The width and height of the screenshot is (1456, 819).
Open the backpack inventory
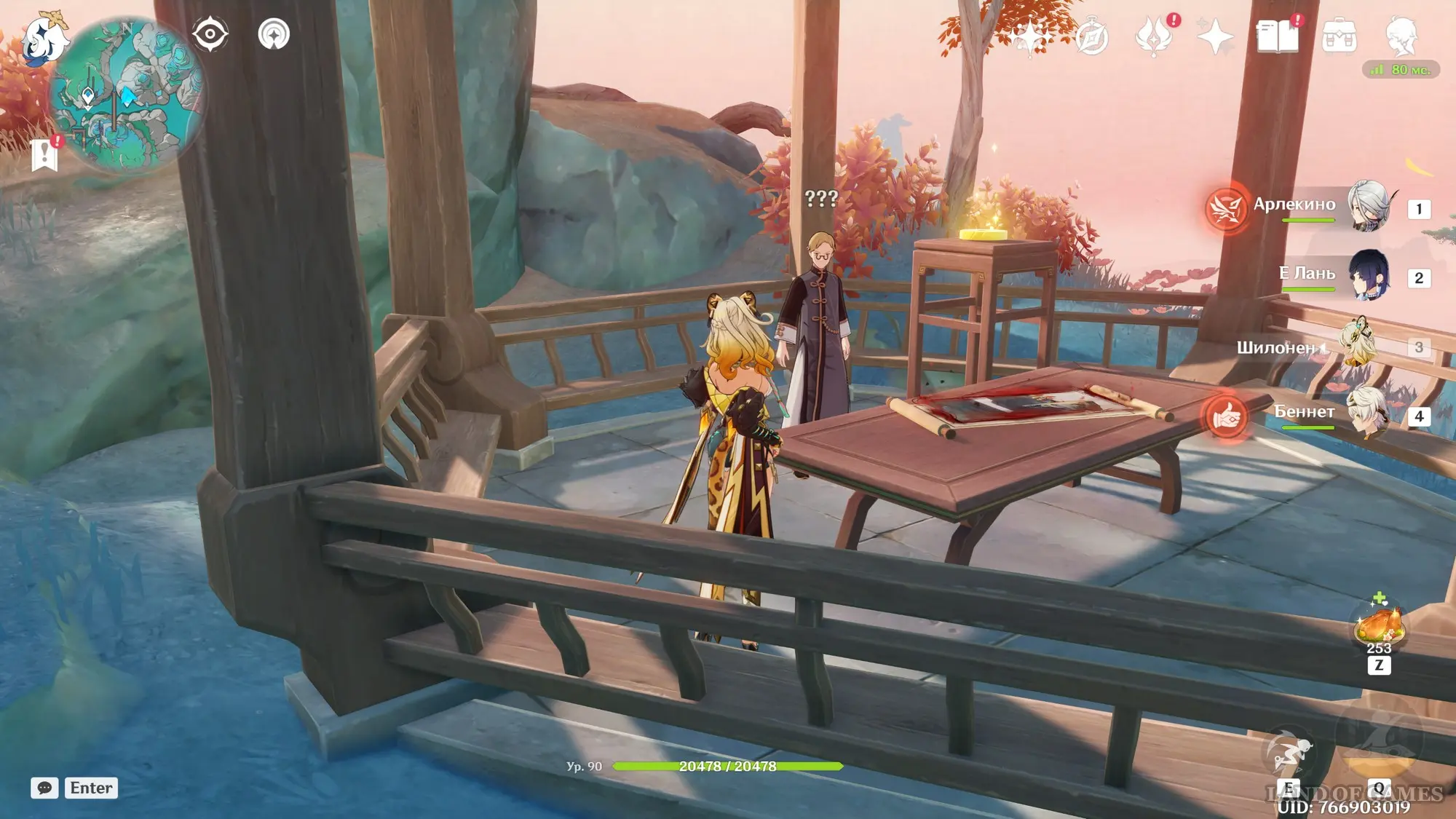[1339, 37]
